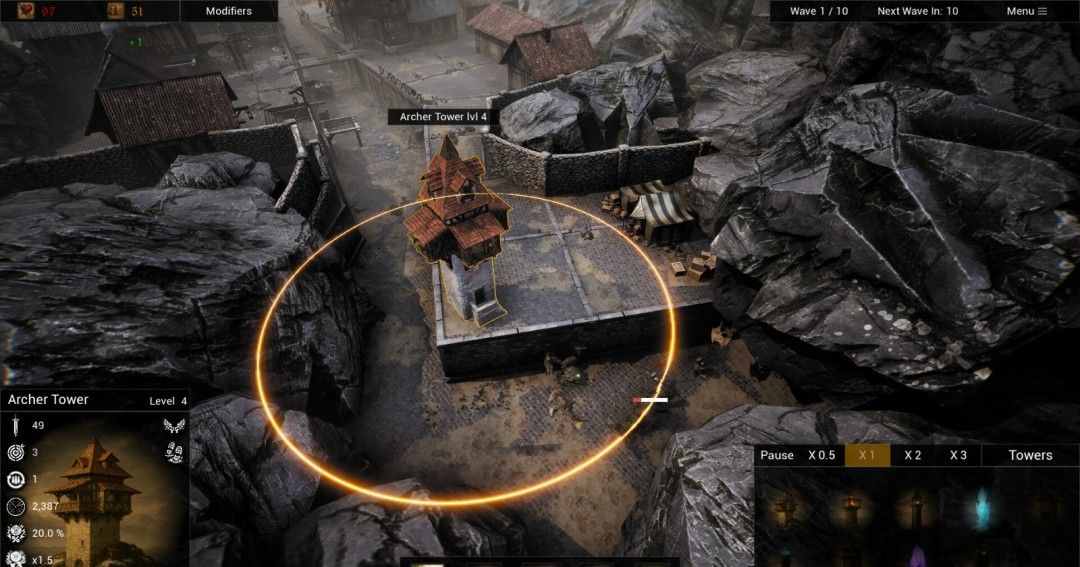Select the X 1 speed option
This screenshot has width=1080, height=567.
867,455
